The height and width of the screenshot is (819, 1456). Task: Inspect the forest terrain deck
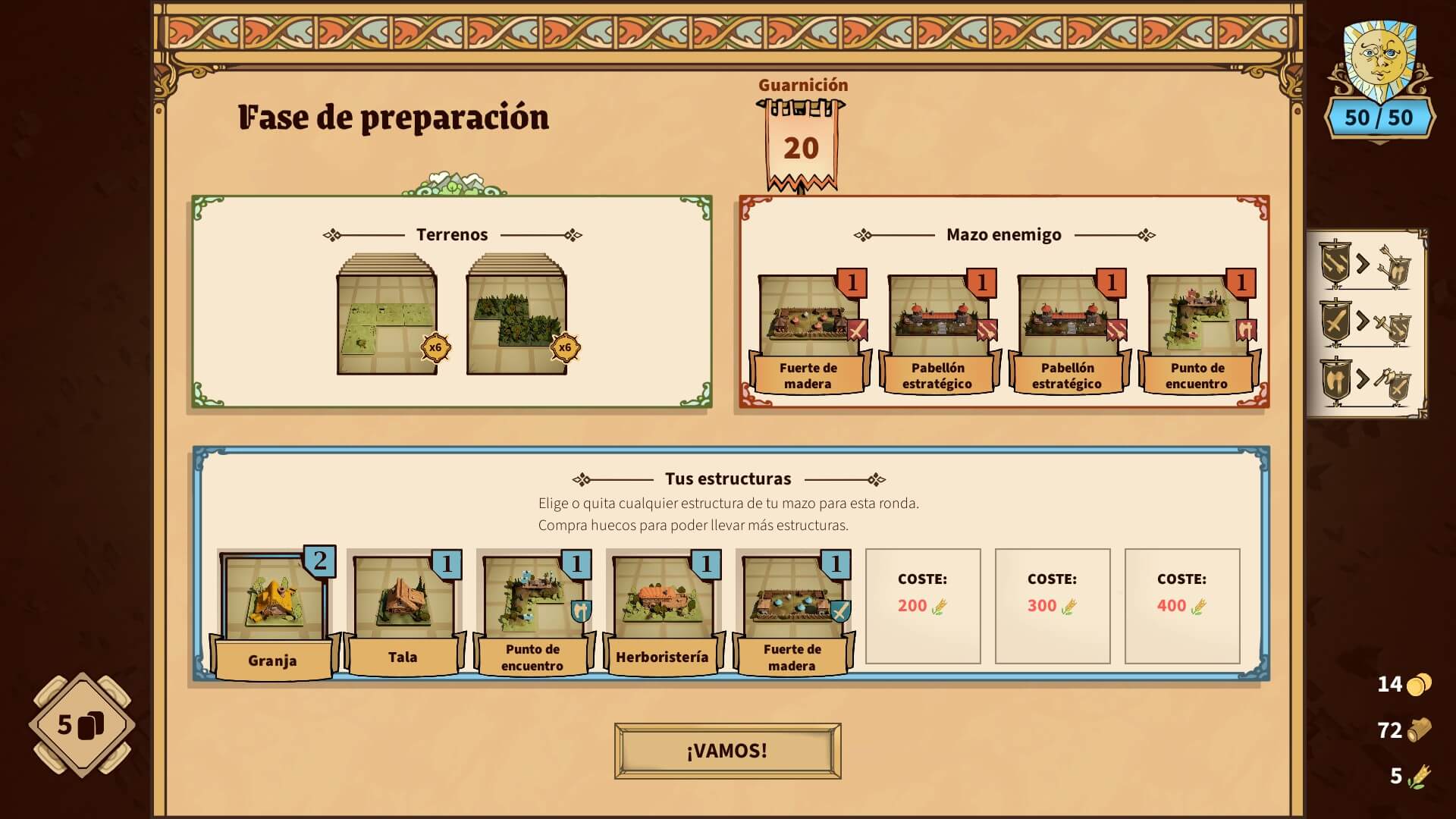516,318
